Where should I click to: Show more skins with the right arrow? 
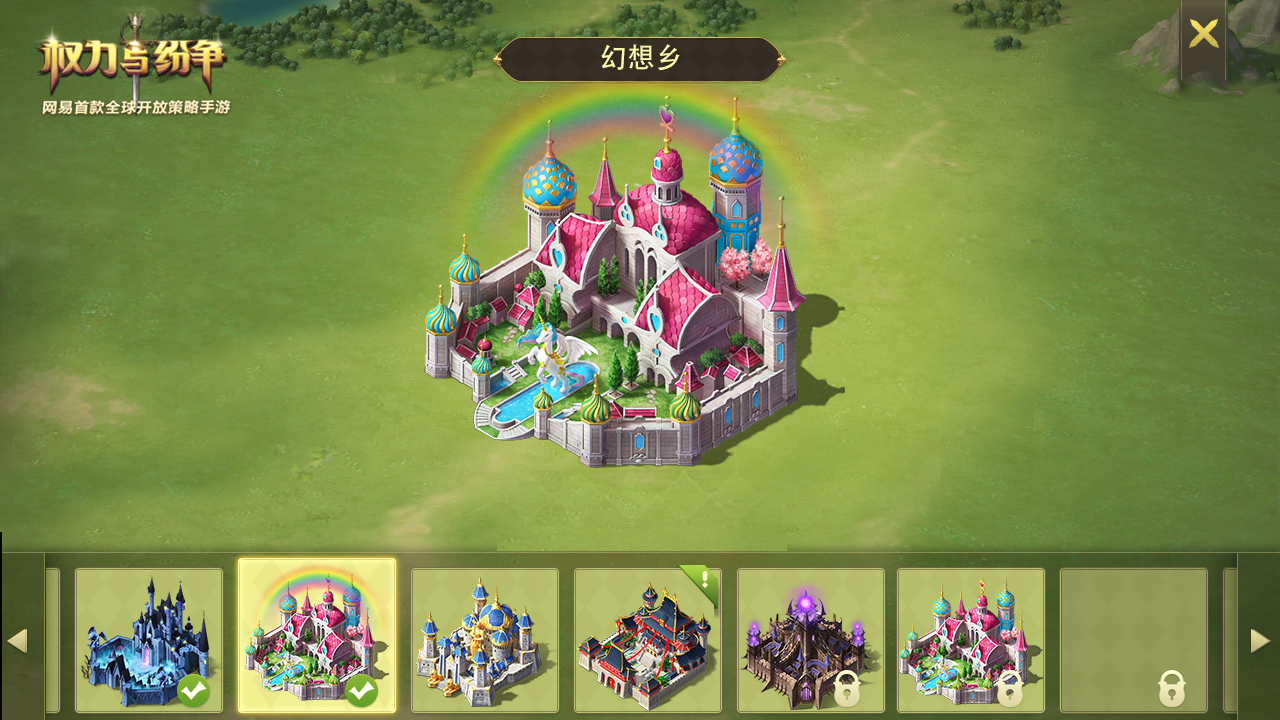(1260, 640)
